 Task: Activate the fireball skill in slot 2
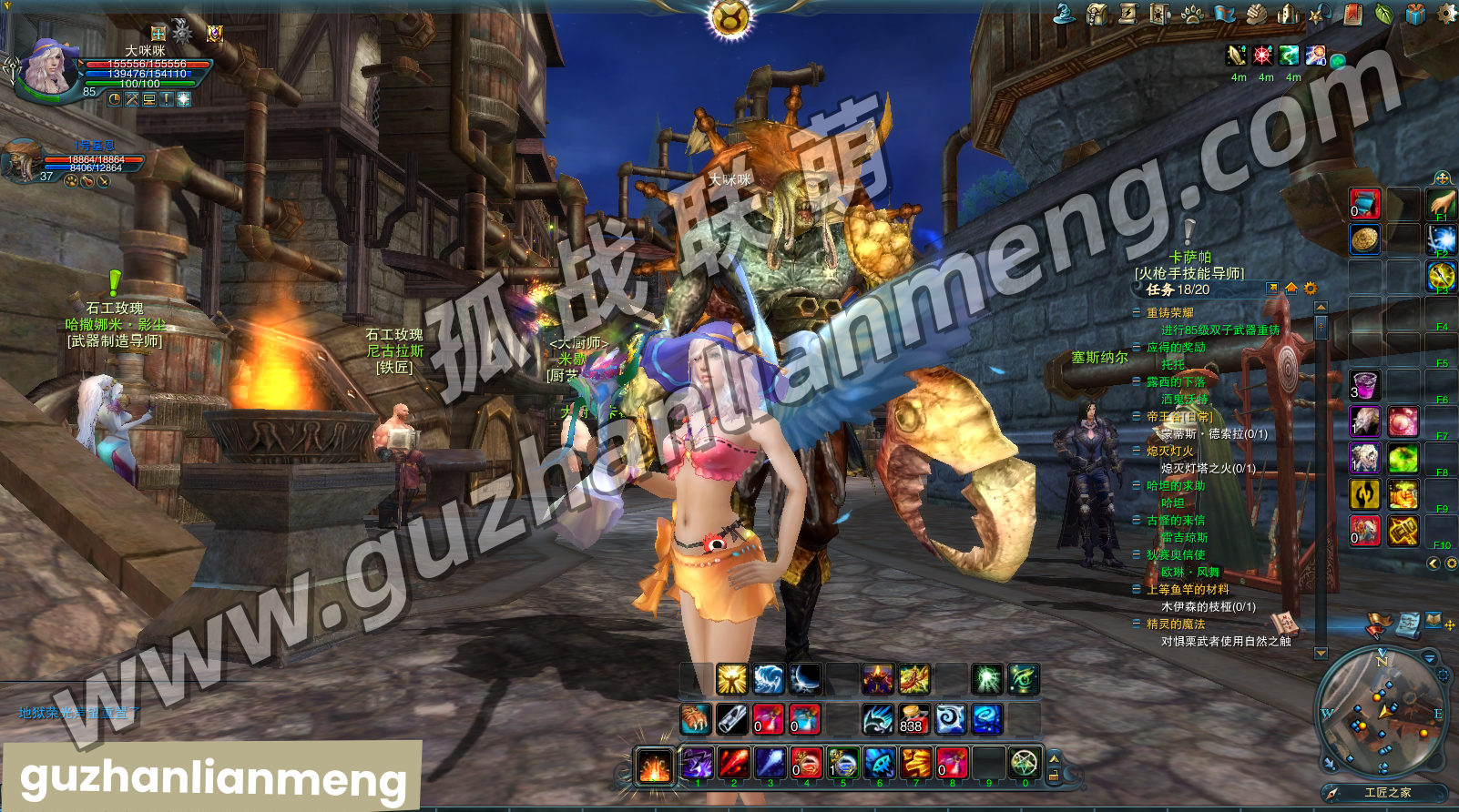point(734,763)
